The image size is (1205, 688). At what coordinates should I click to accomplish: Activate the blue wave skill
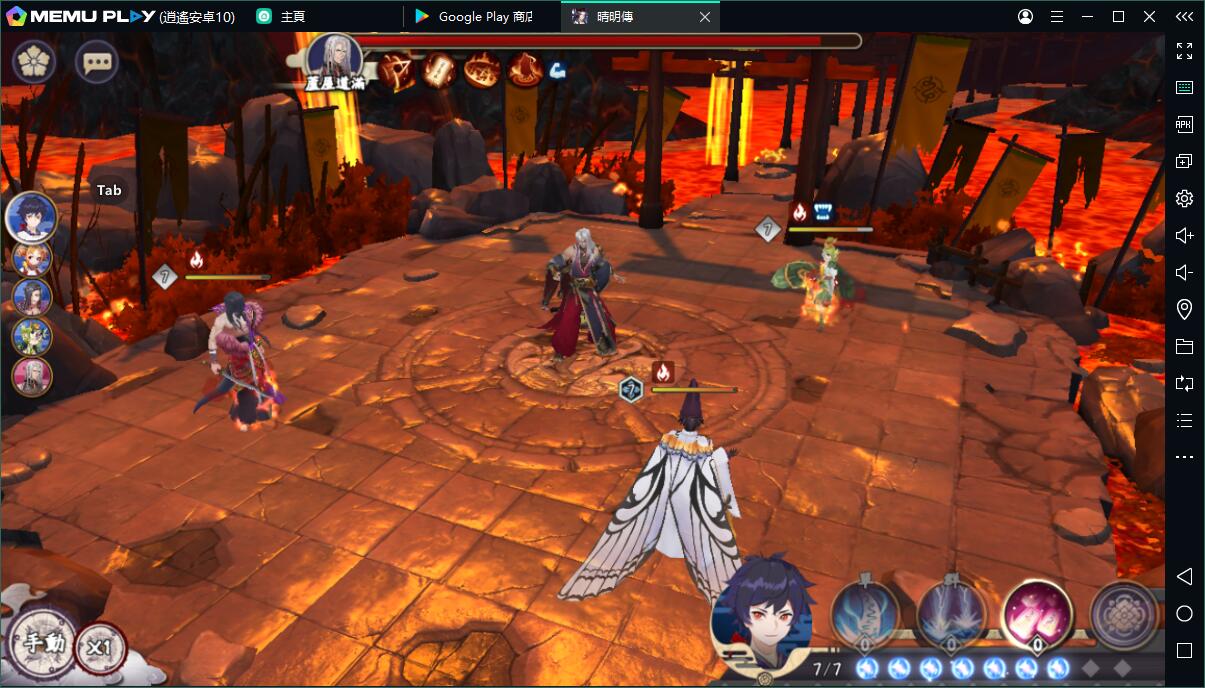click(865, 611)
